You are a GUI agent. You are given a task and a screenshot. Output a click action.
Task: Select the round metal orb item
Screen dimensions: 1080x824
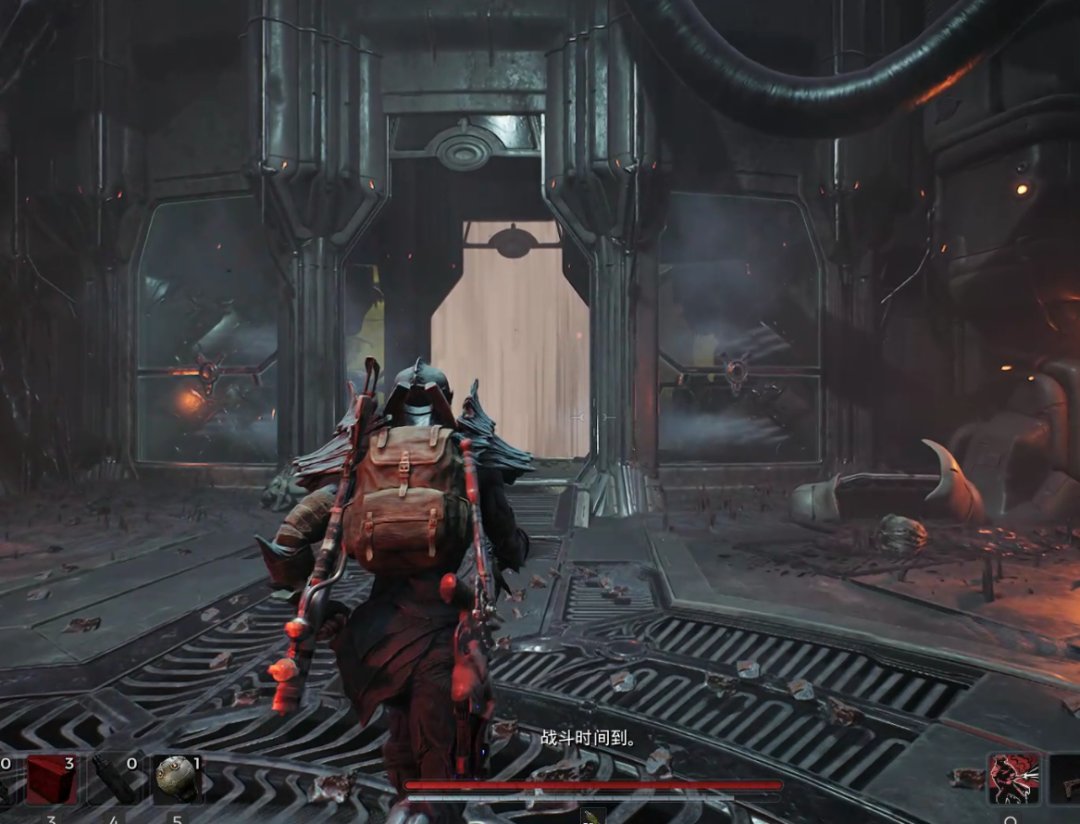pyautogui.click(x=175, y=780)
